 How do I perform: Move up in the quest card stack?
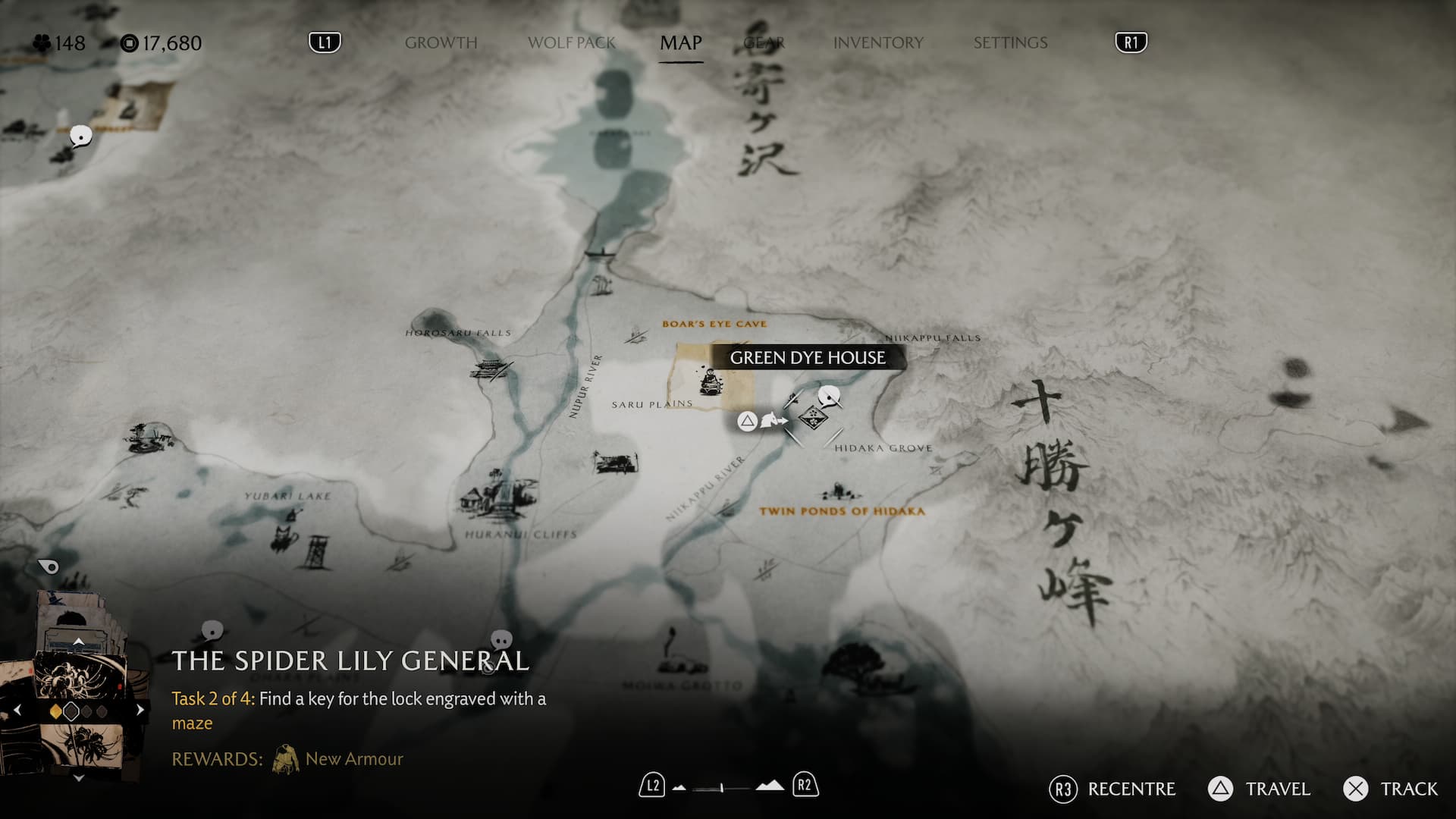[78, 642]
